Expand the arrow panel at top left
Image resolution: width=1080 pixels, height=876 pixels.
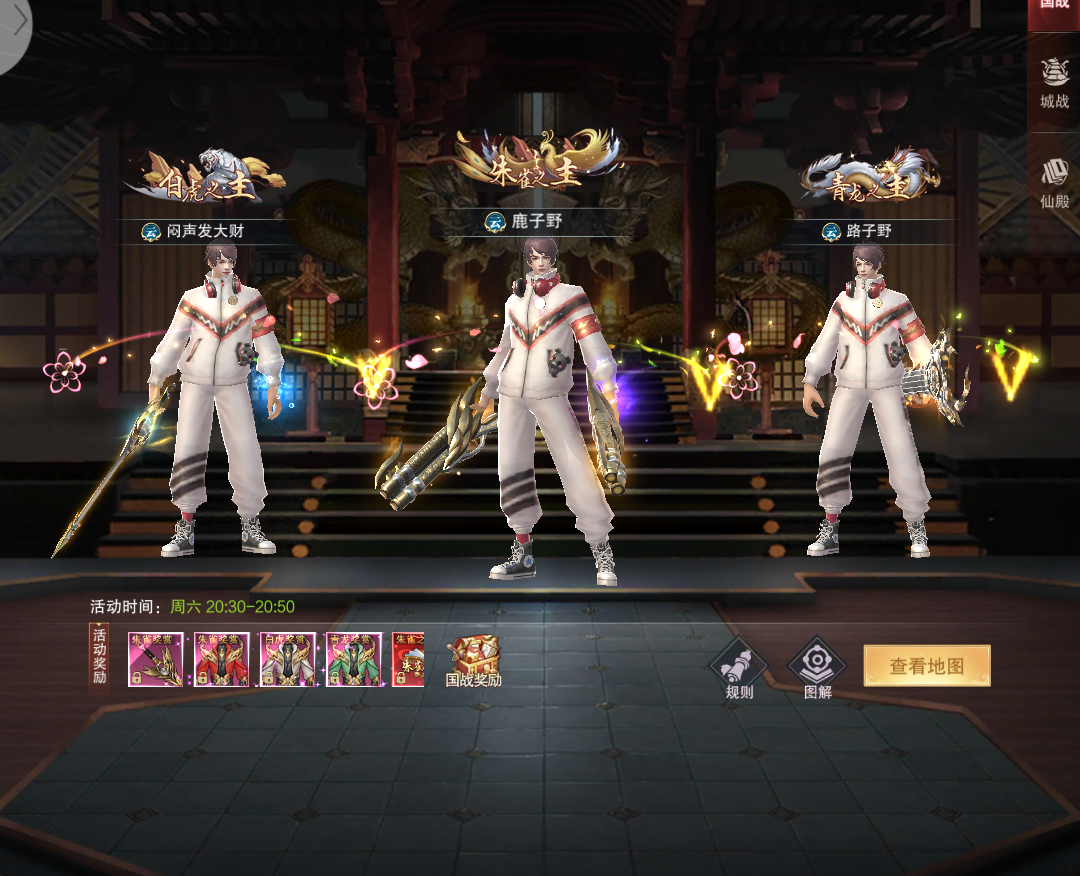pos(17,24)
